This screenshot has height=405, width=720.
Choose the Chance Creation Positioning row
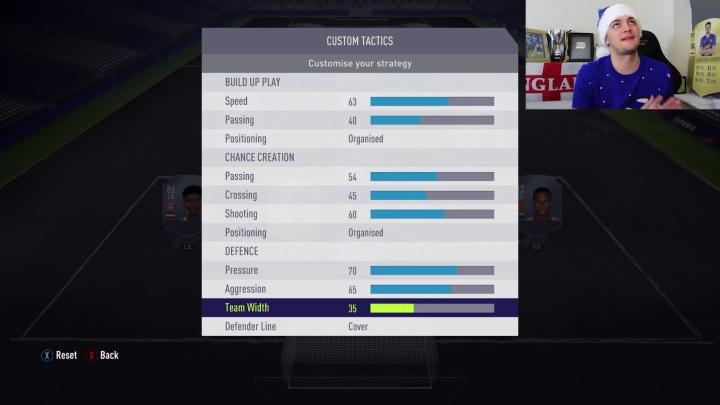360,233
